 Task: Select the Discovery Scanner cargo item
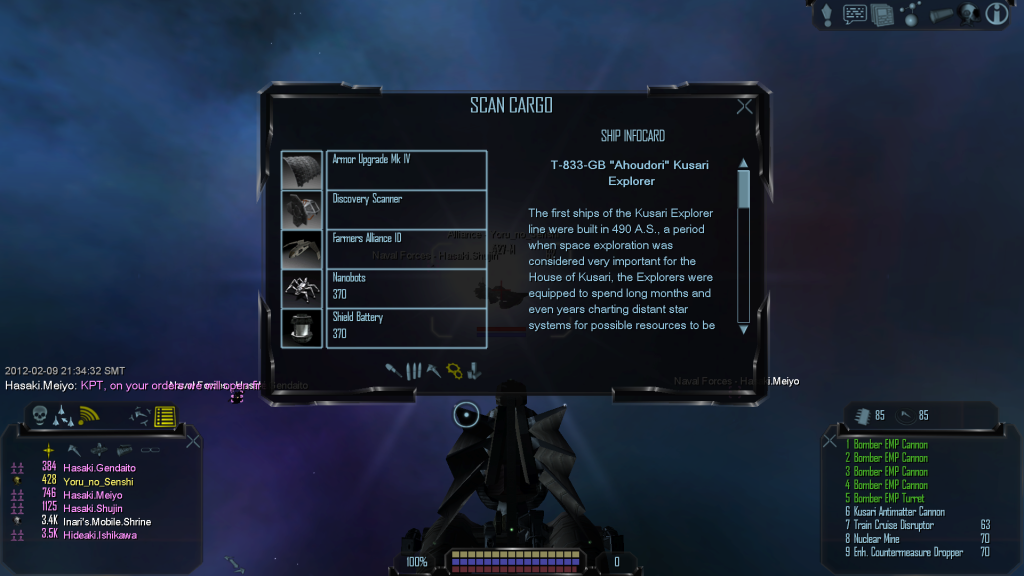tap(406, 208)
